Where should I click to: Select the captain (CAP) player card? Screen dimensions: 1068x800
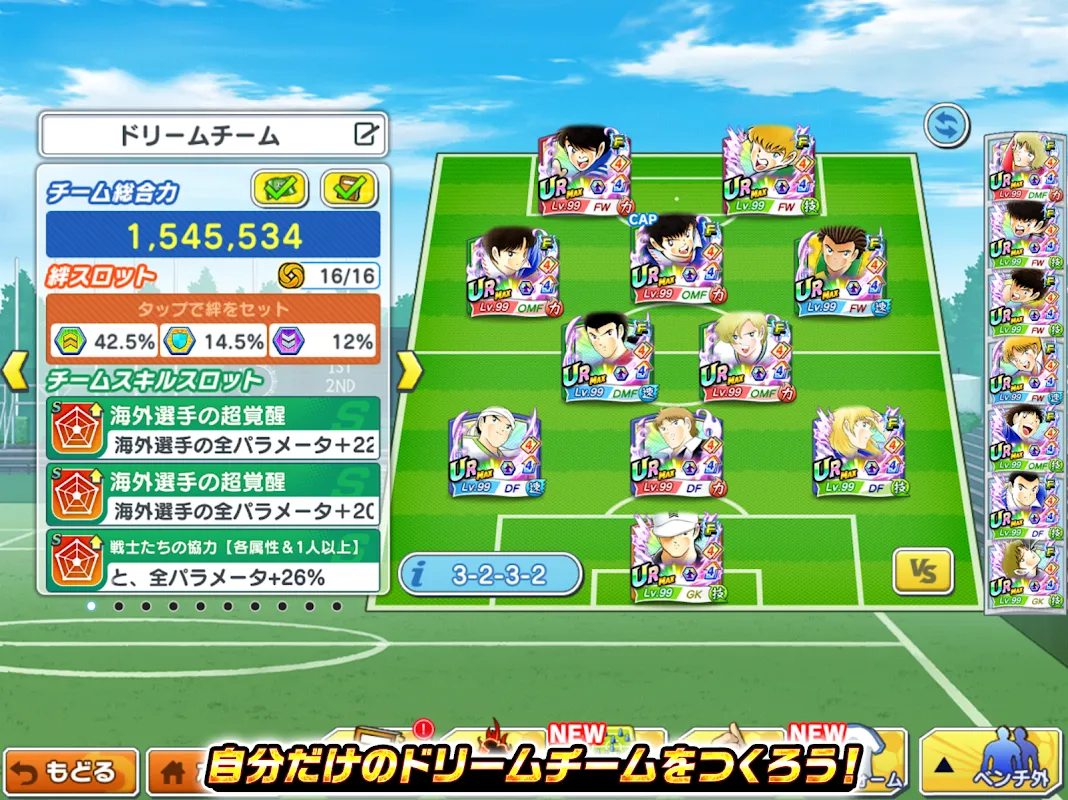(677, 261)
